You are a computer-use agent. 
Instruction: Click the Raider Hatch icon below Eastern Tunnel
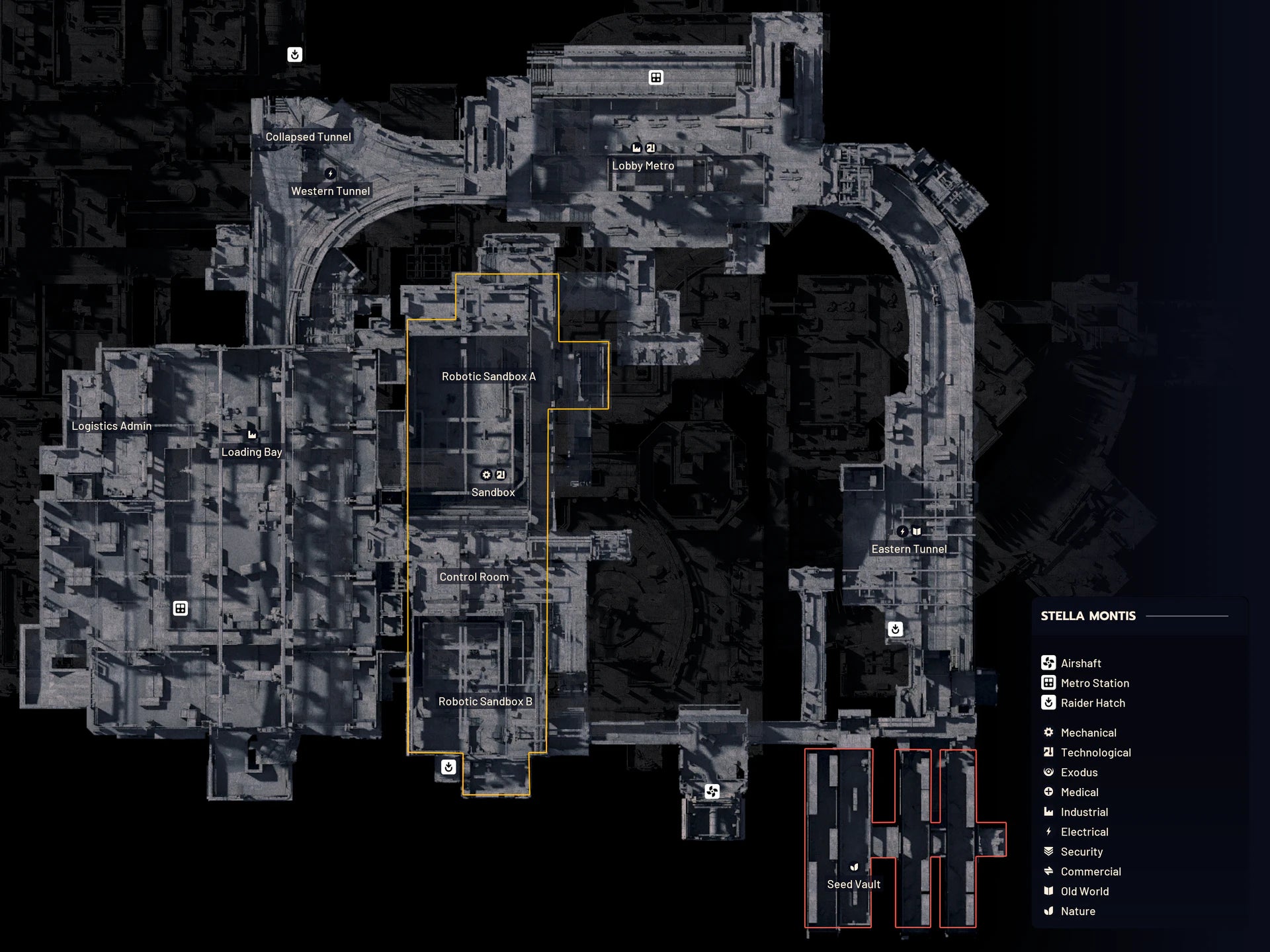tap(896, 629)
